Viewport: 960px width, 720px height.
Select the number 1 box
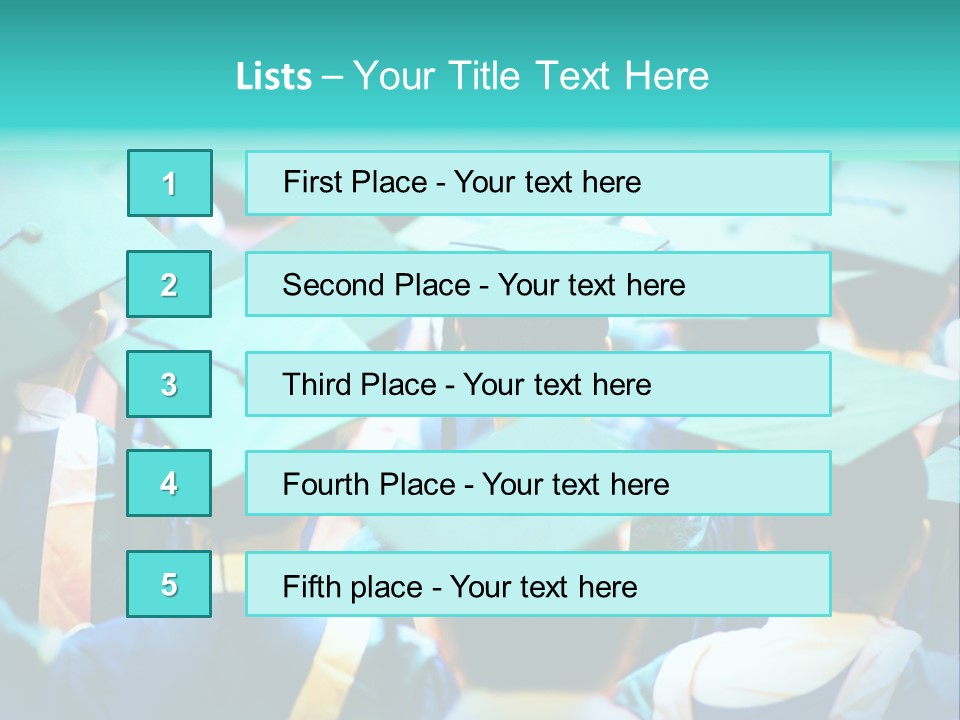tap(170, 183)
